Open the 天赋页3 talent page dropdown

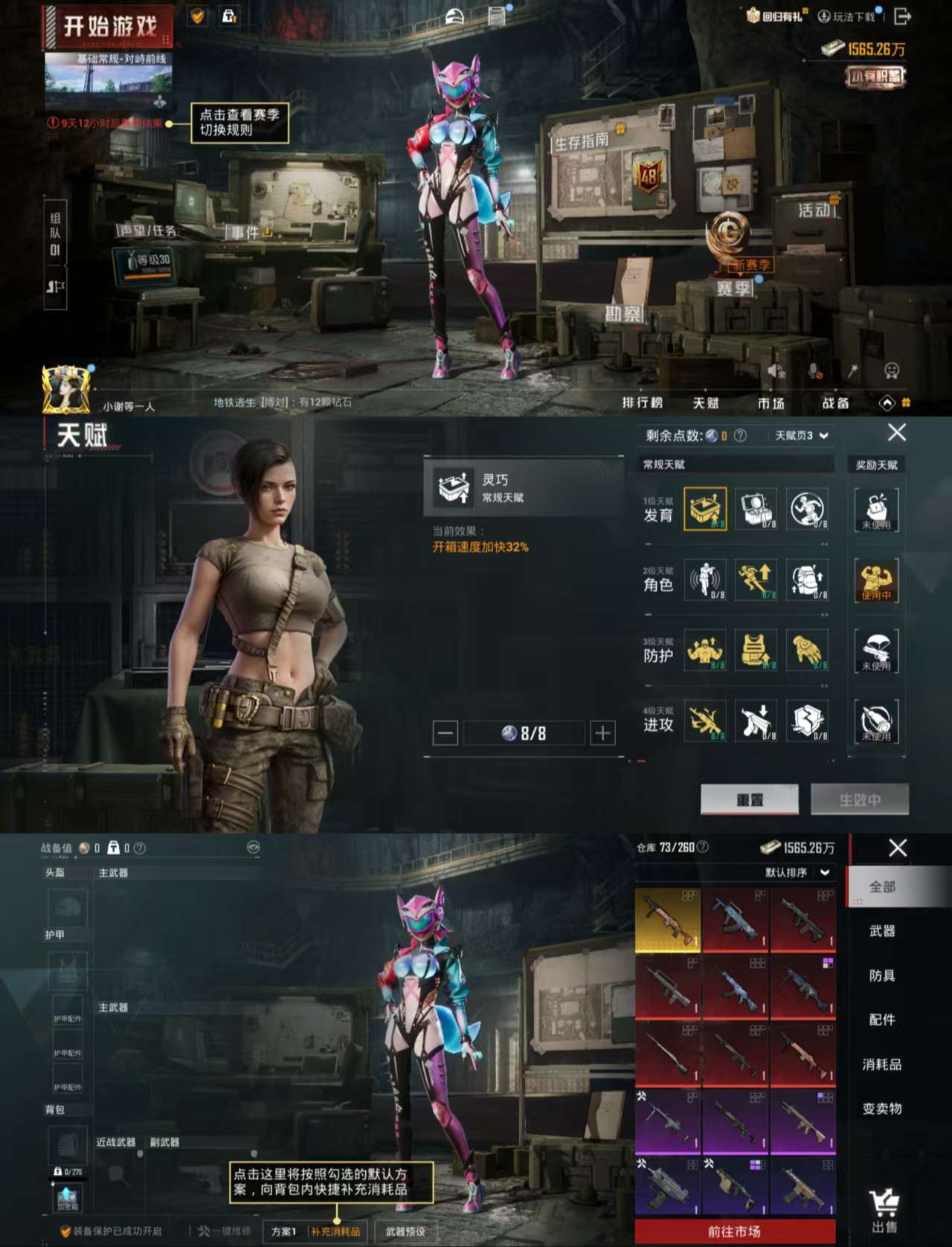(801, 436)
